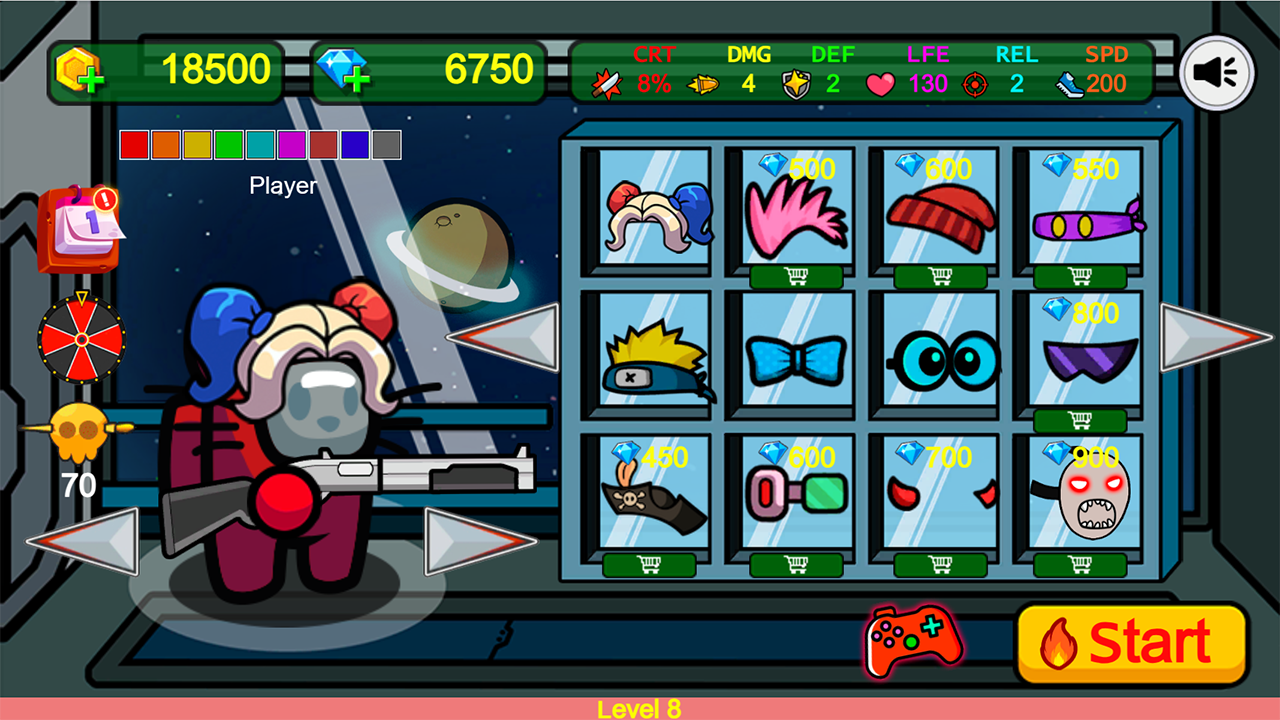Image resolution: width=1280 pixels, height=720 pixels.
Task: Click the heart LFE stat icon
Action: point(880,85)
